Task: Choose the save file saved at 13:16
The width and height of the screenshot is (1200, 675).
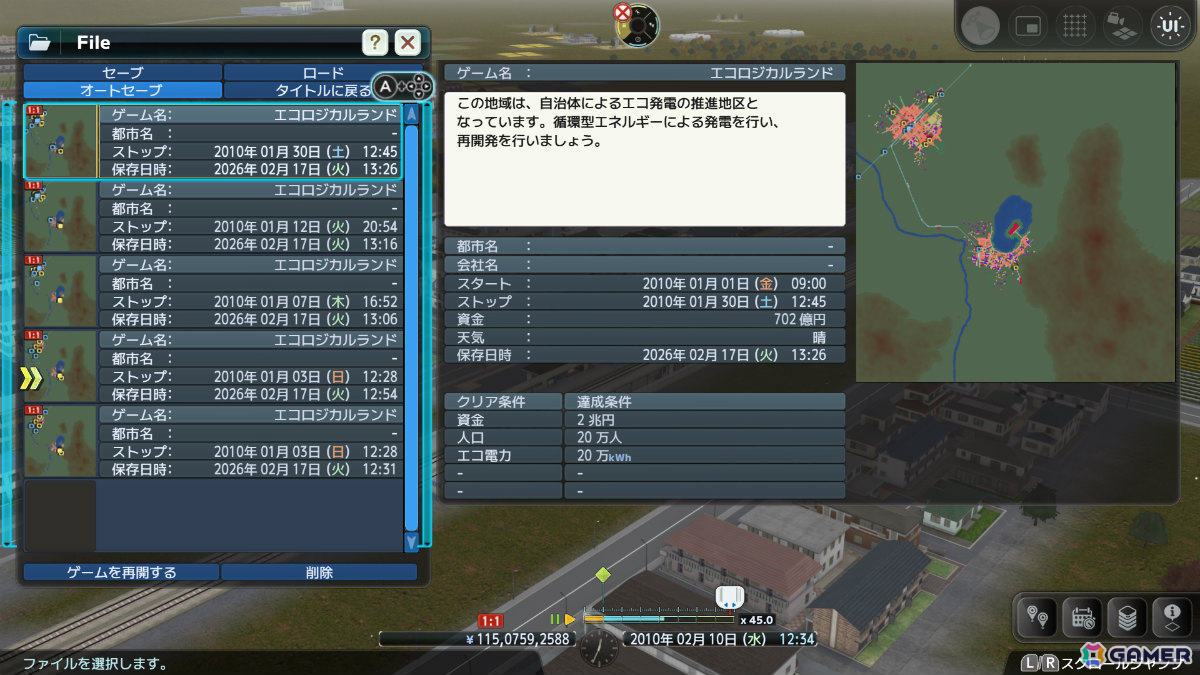Action: (x=250, y=217)
